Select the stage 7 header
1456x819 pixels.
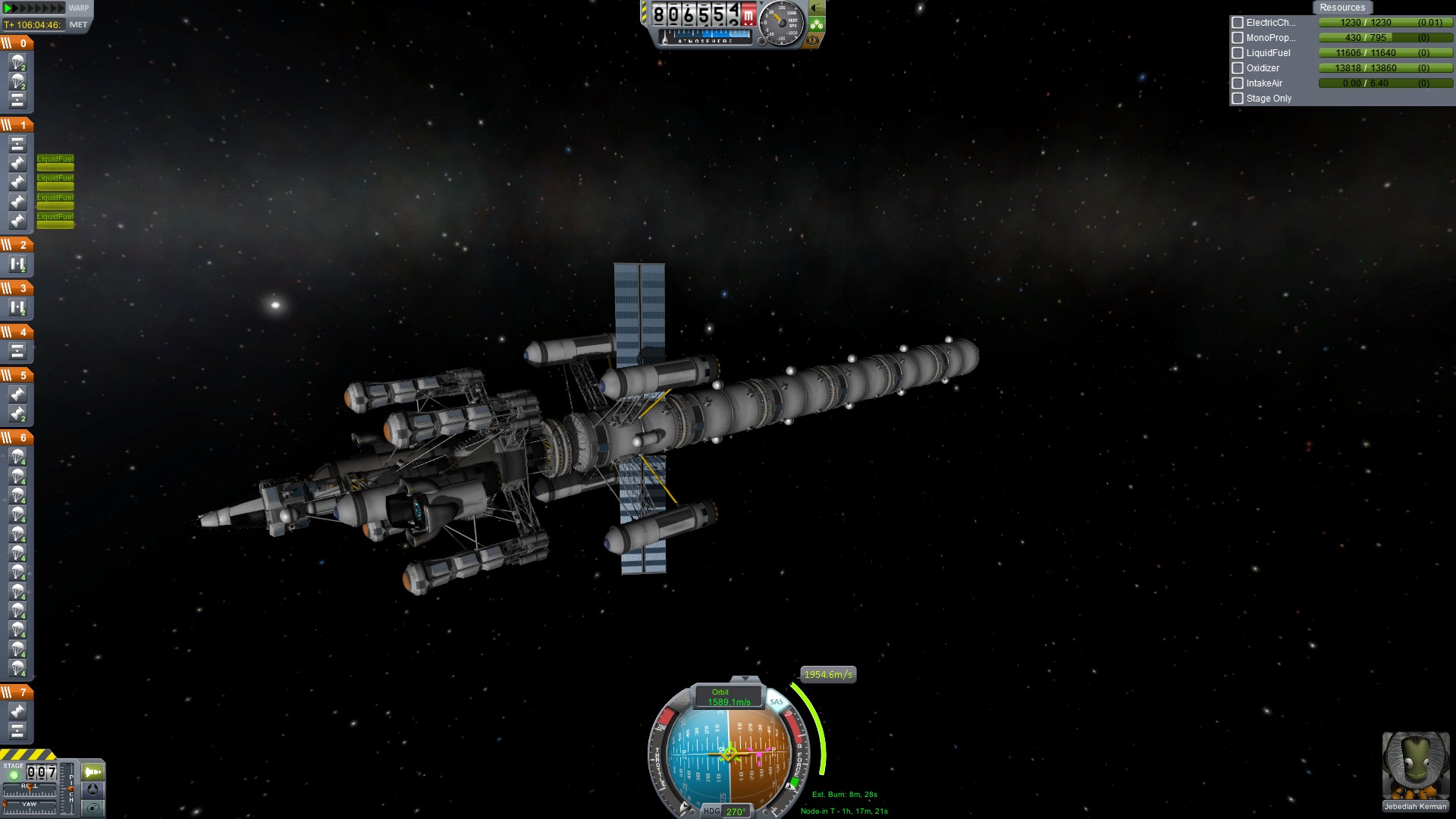tap(17, 692)
